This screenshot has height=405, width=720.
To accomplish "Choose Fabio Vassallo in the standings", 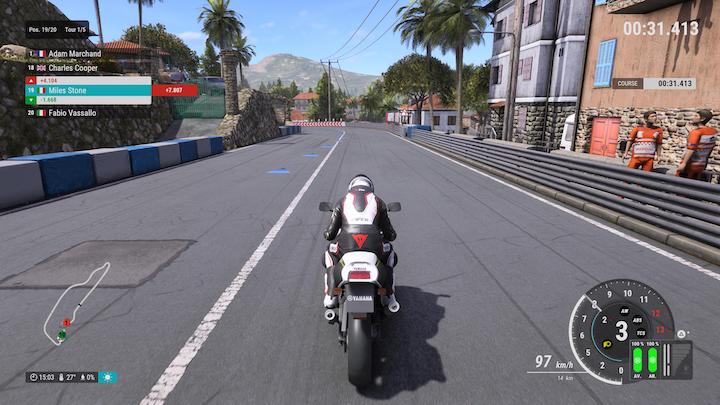I will [x=72, y=113].
